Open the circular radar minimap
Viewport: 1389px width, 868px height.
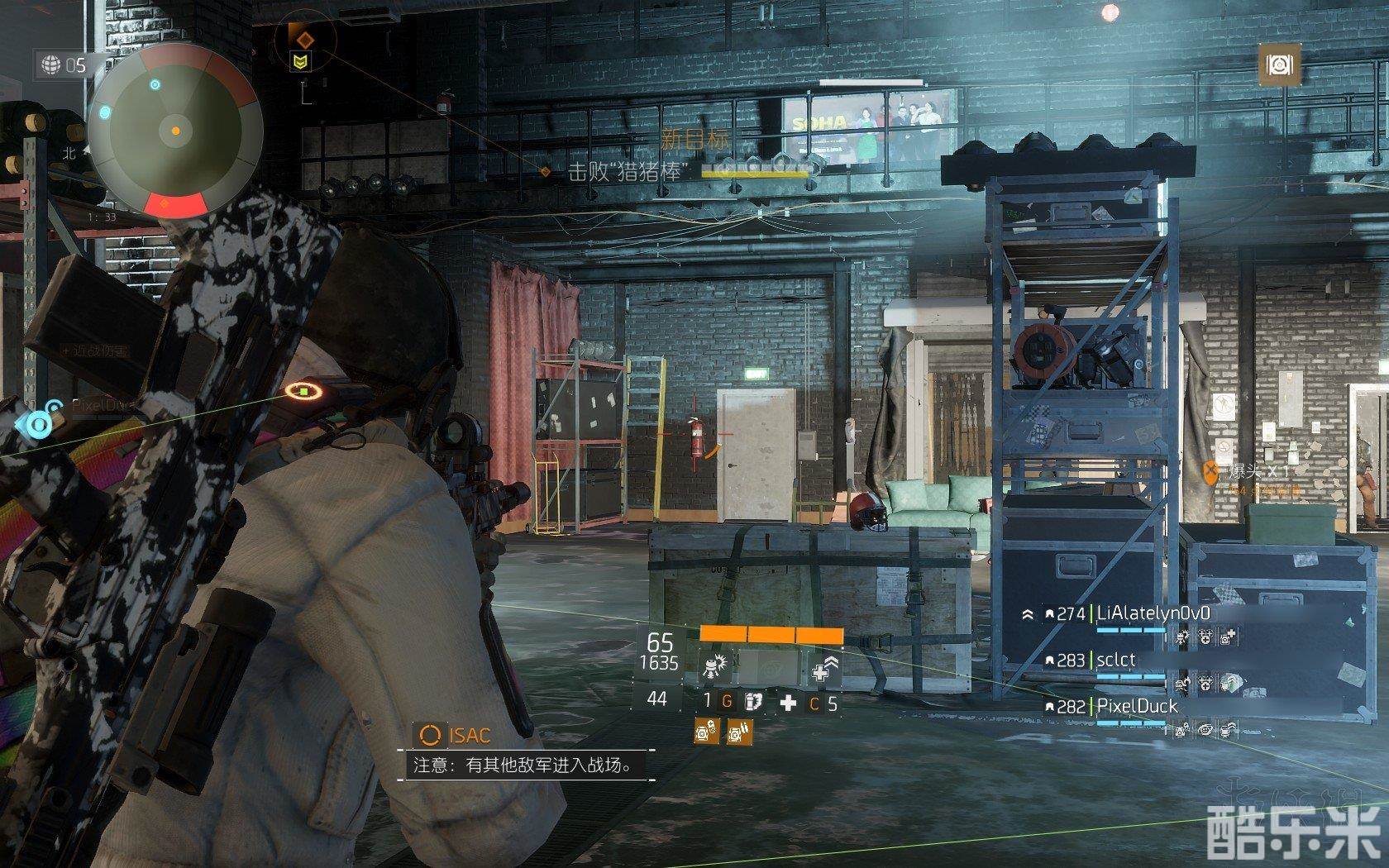pyautogui.click(x=175, y=131)
